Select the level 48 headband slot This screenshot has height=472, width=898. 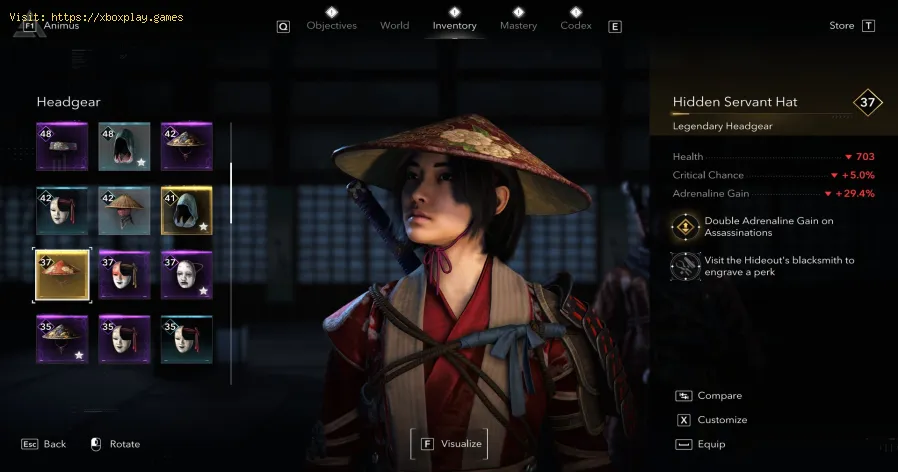(x=62, y=147)
